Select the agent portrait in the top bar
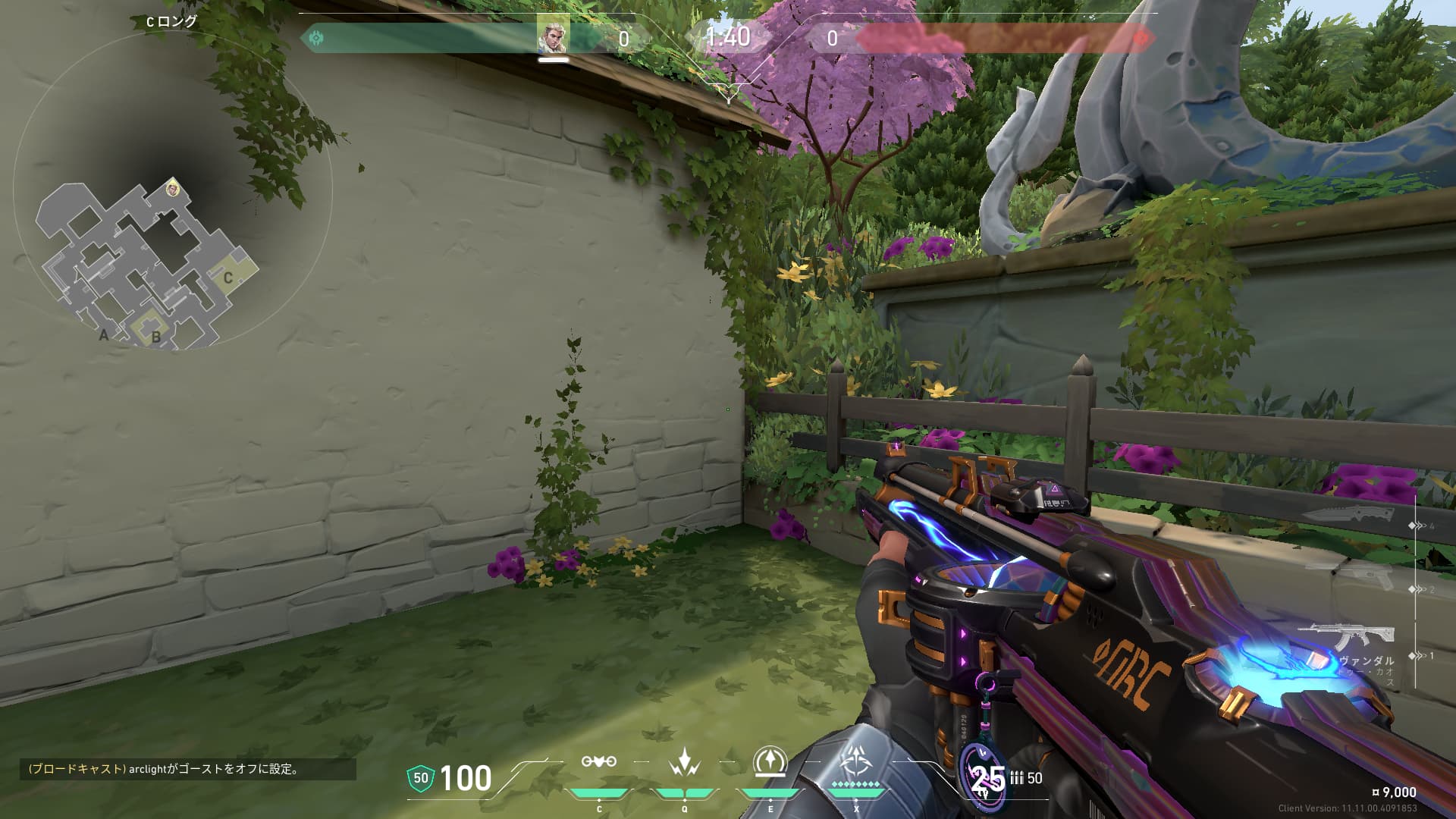1456x819 pixels. pyautogui.click(x=553, y=35)
